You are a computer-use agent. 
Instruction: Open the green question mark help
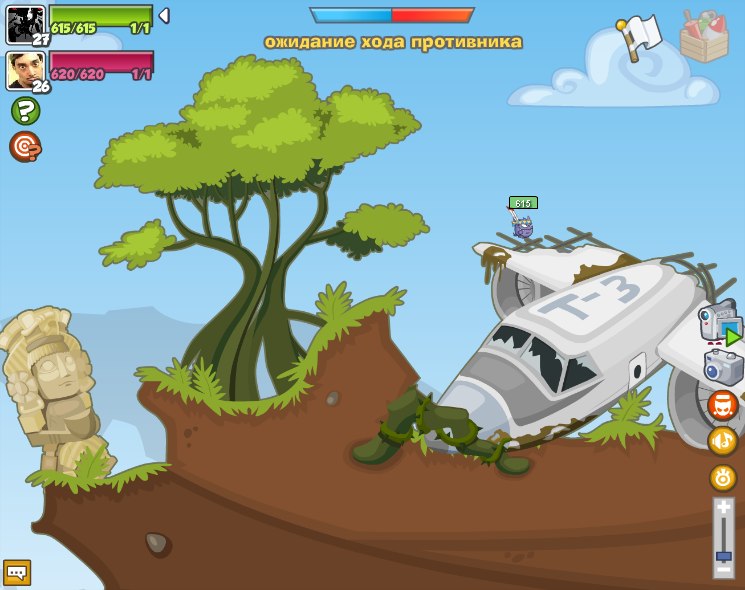25,111
